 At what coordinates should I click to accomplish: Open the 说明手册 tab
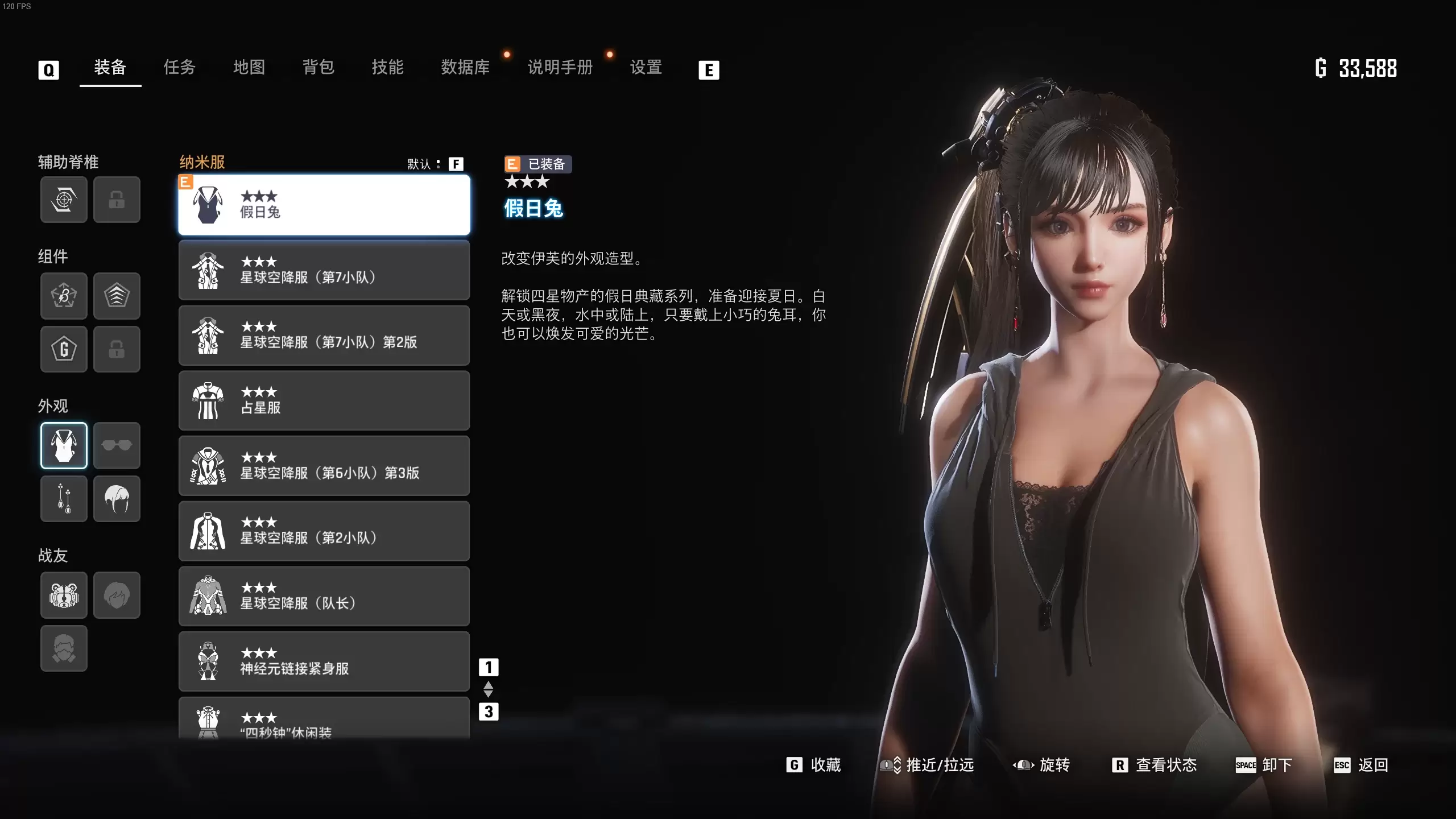pyautogui.click(x=560, y=68)
